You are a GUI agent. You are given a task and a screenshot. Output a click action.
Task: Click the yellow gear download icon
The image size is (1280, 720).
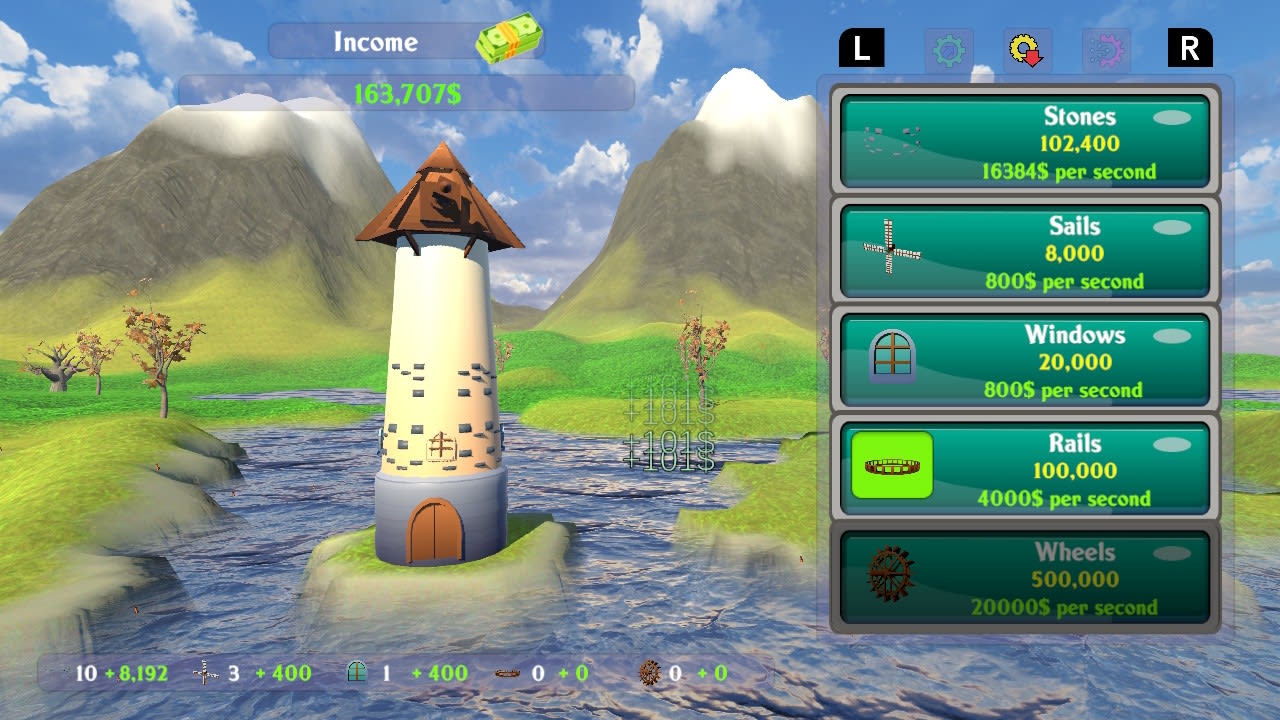(1024, 50)
